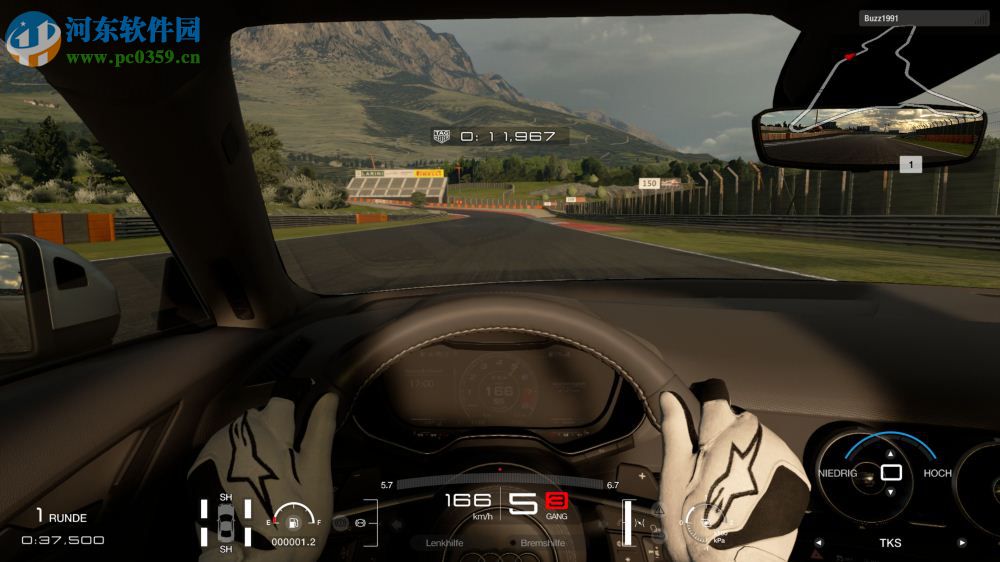1000x562 pixels.
Task: Click the fuel pump gauge icon
Action: tap(293, 520)
